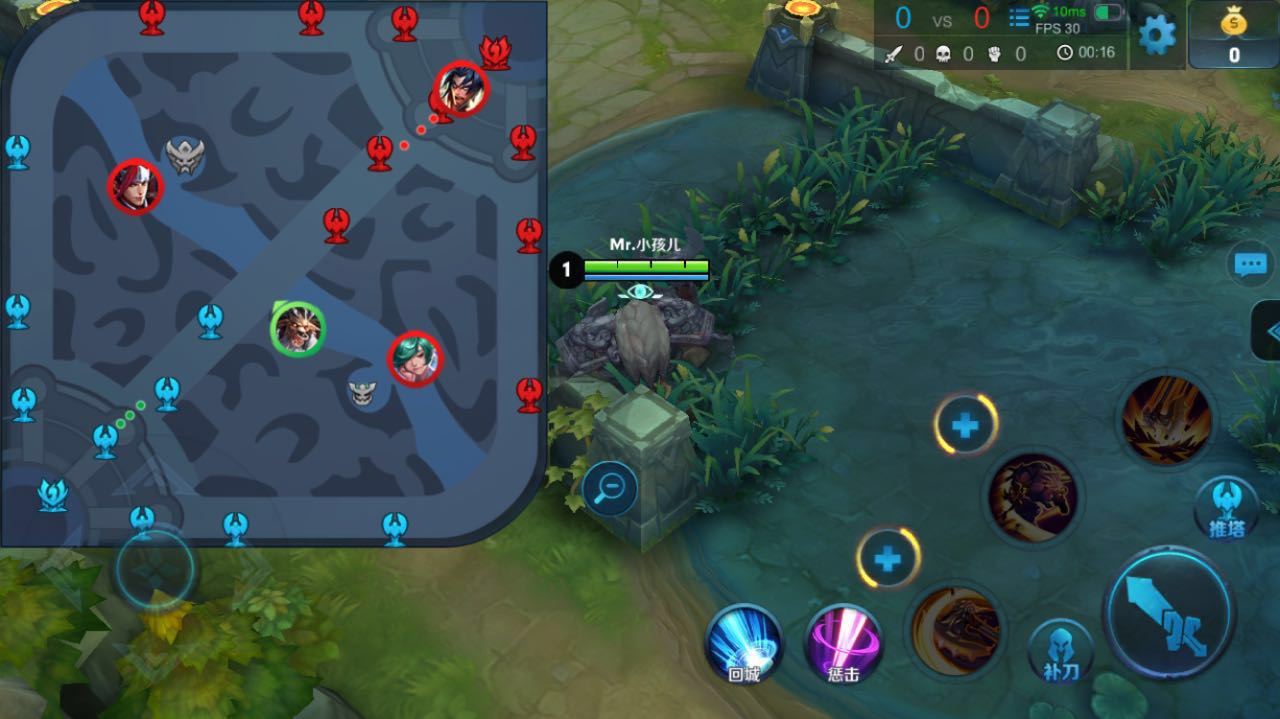Screen dimensions: 1280x719
Task: Open the settings gear menu
Action: (x=1157, y=36)
